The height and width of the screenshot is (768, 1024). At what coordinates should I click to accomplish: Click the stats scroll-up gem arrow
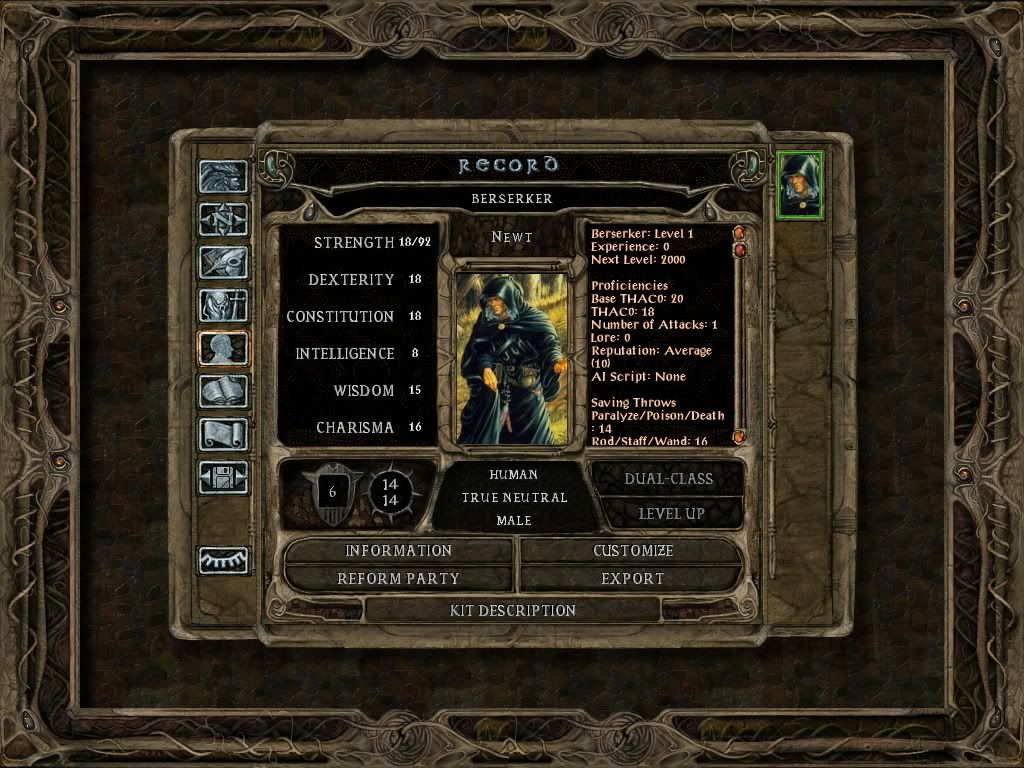coord(740,233)
